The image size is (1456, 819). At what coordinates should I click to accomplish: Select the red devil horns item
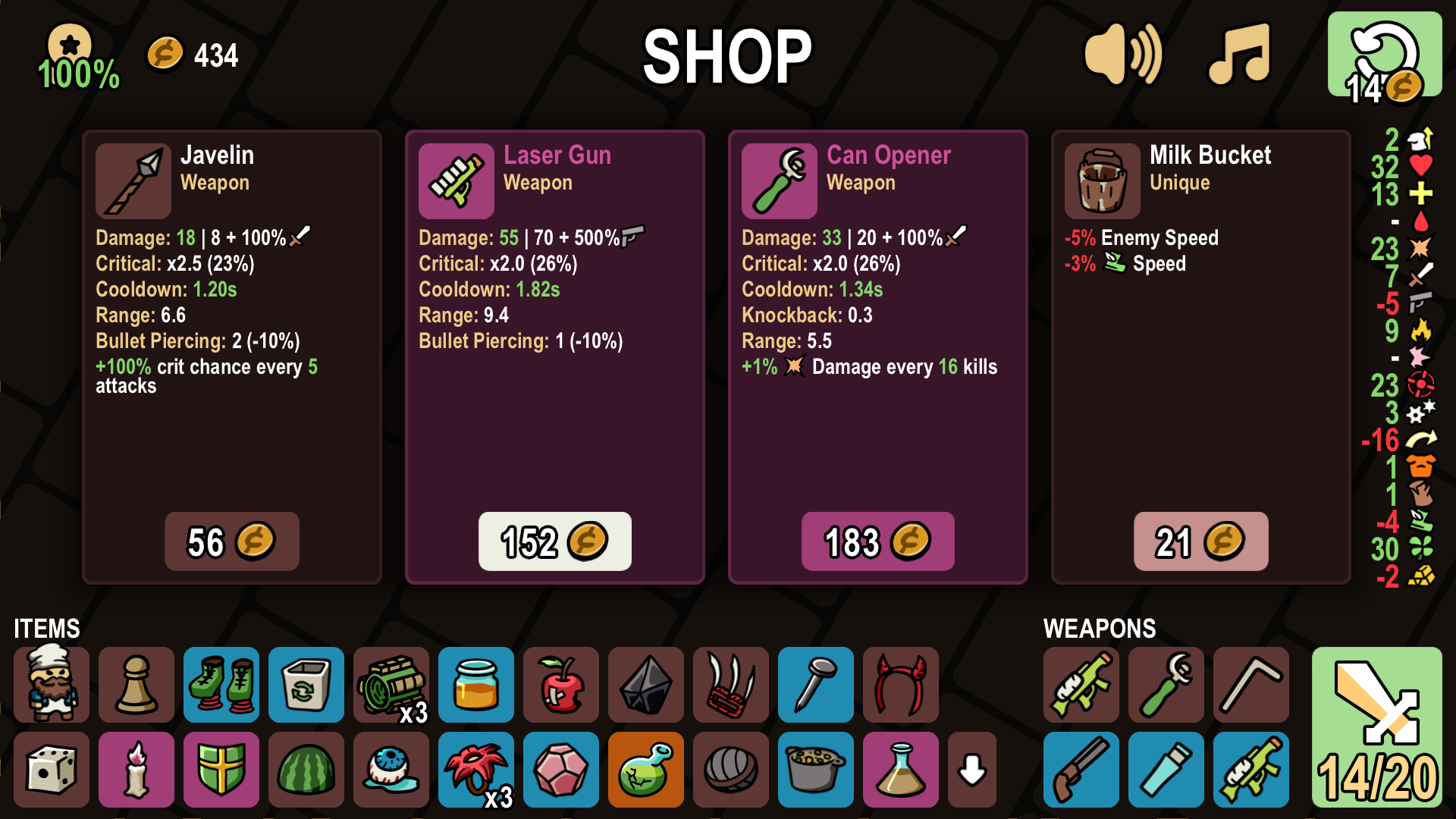[901, 685]
